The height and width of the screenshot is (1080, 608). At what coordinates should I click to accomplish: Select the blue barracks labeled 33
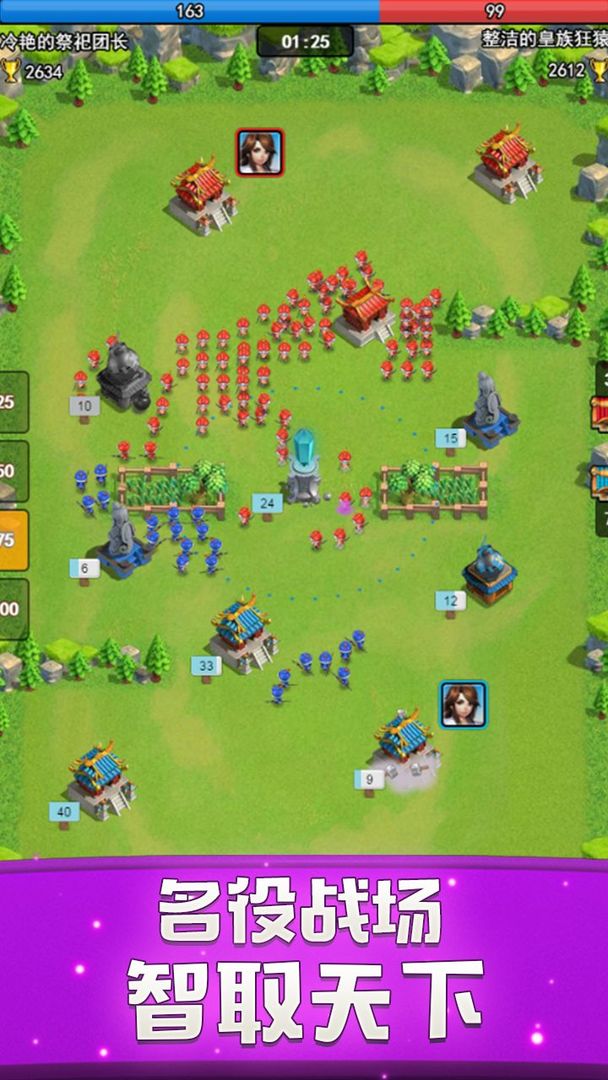tap(242, 632)
